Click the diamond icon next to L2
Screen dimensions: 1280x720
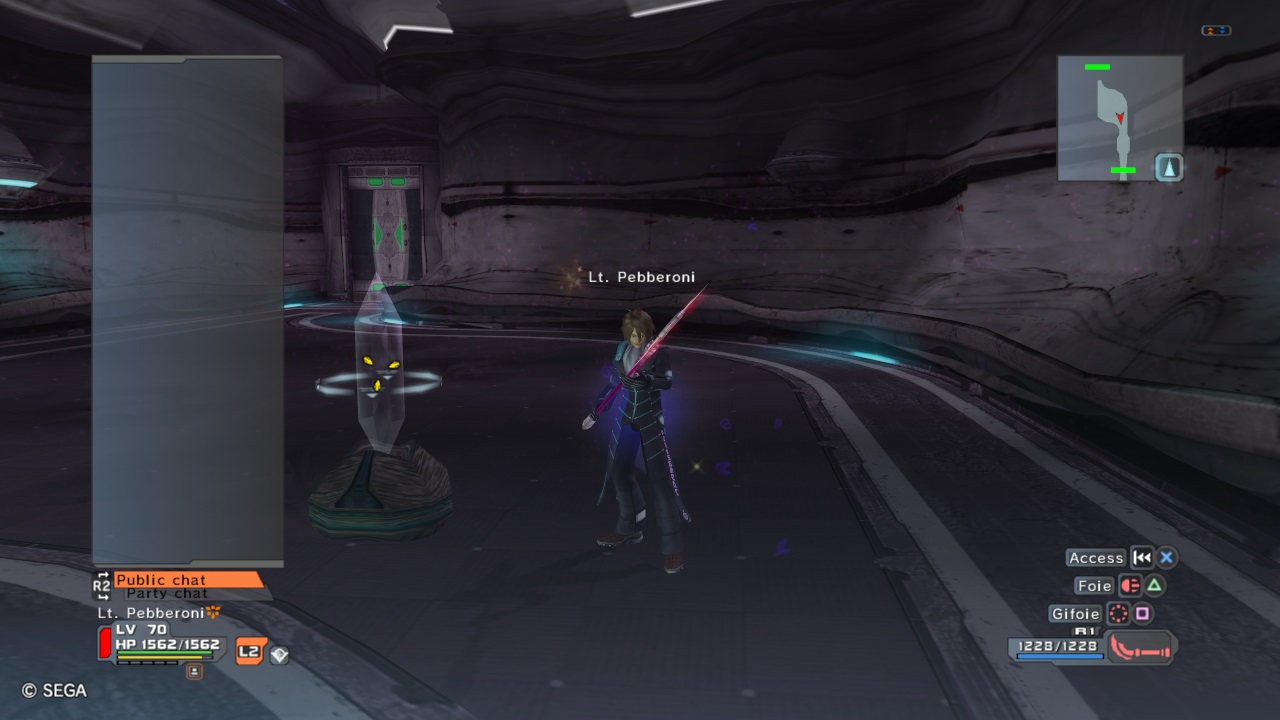tap(279, 654)
